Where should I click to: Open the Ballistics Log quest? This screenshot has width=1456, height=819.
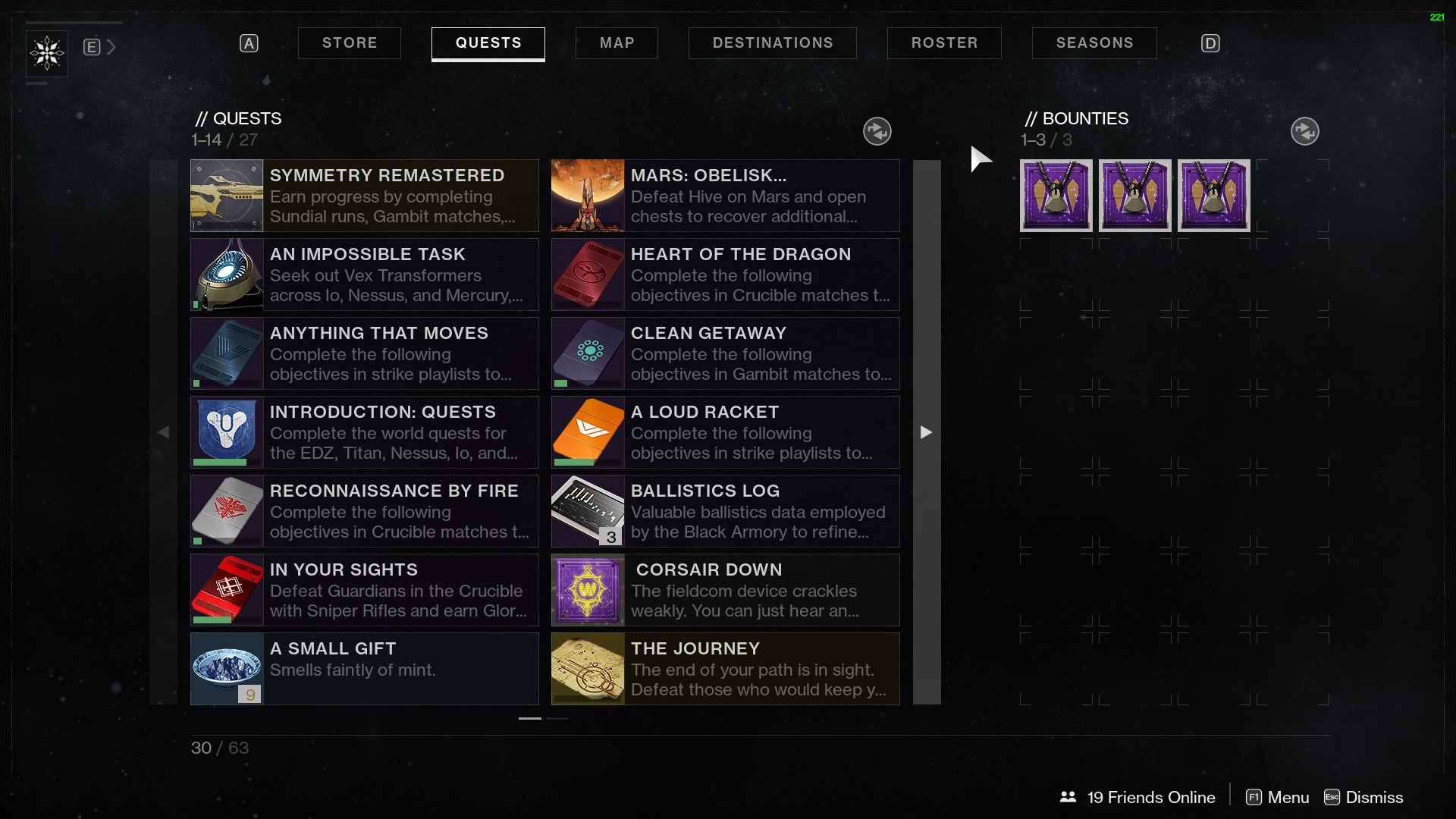pos(725,511)
